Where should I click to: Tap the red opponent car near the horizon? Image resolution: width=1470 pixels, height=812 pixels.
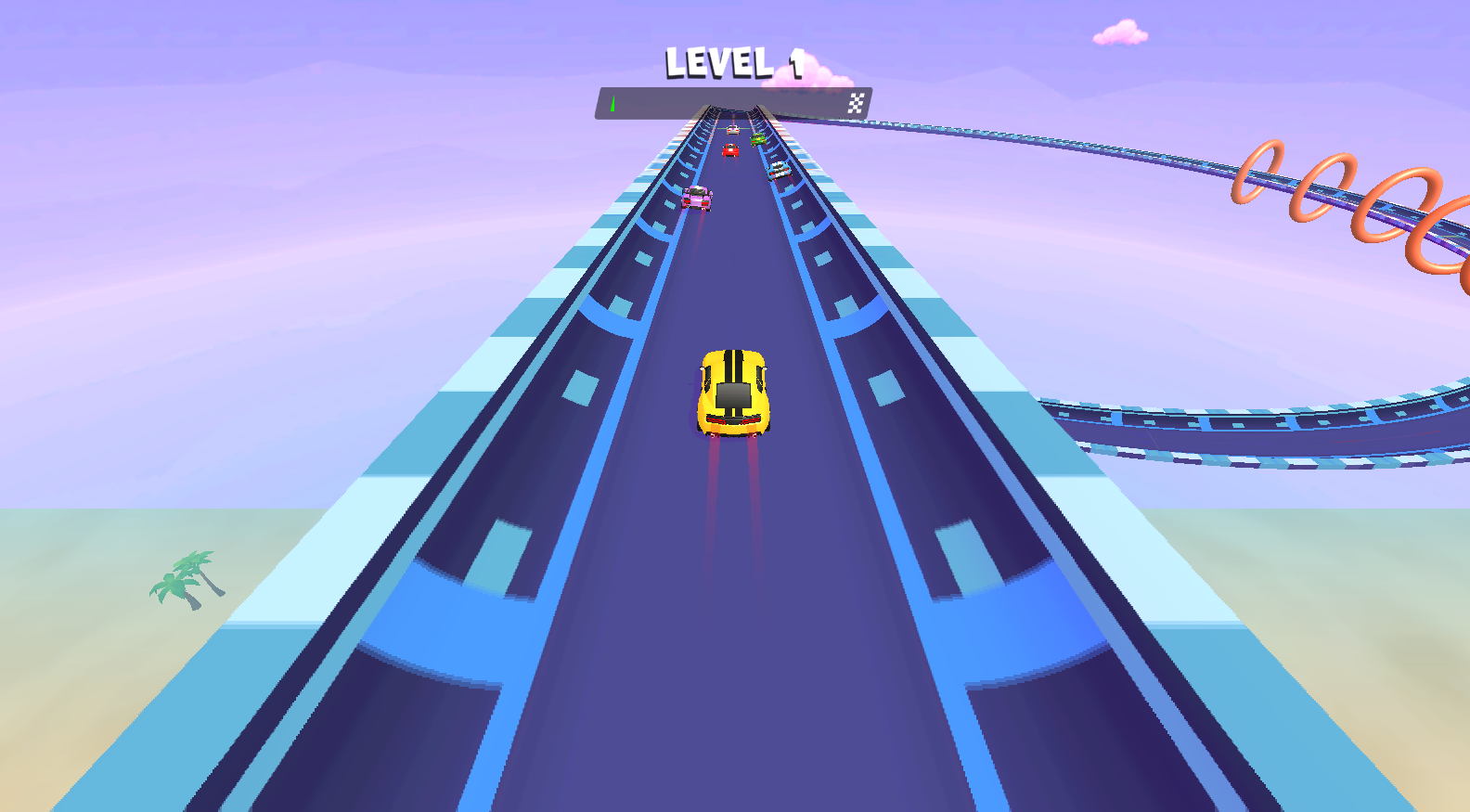point(730,150)
